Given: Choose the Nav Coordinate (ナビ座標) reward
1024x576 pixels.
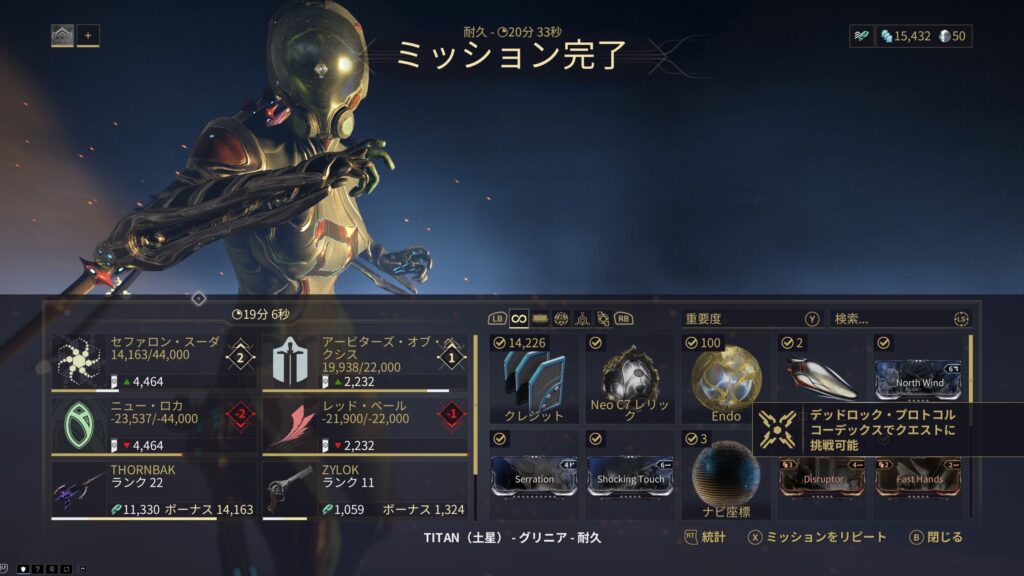Looking at the screenshot, I should 727,476.
